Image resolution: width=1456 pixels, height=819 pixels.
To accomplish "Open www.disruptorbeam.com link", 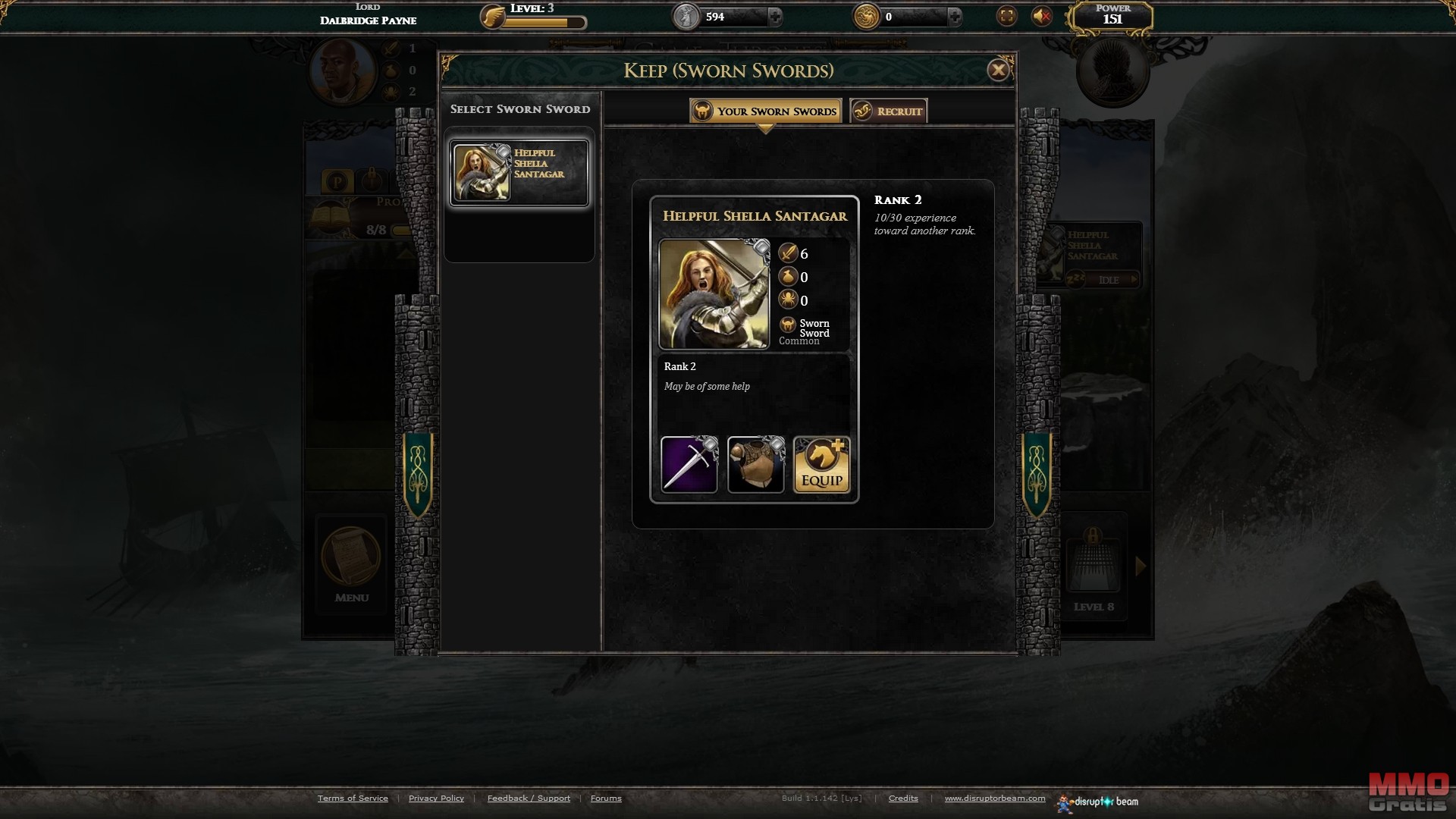I will click(994, 798).
